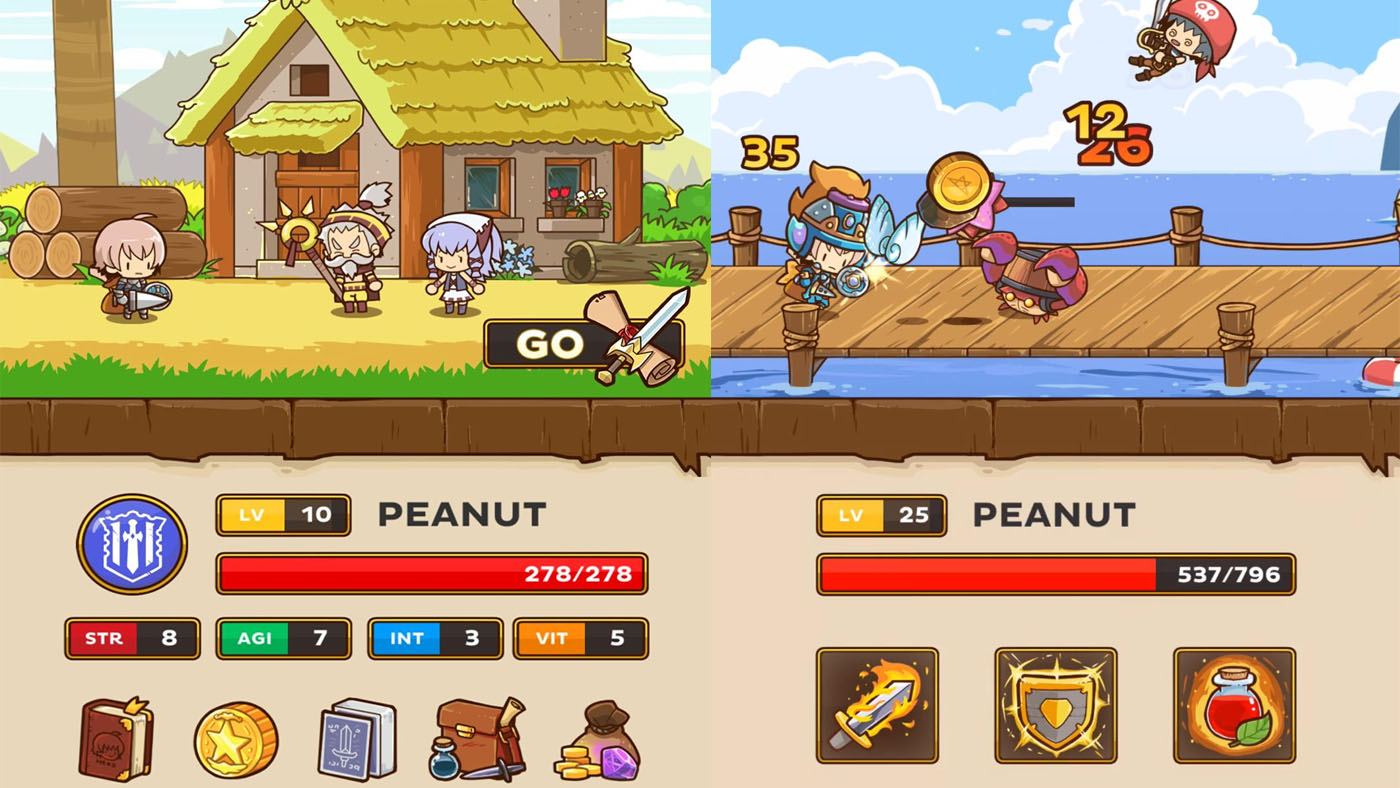Toggle the AGI stat badge
The image size is (1400, 788).
[x=283, y=638]
